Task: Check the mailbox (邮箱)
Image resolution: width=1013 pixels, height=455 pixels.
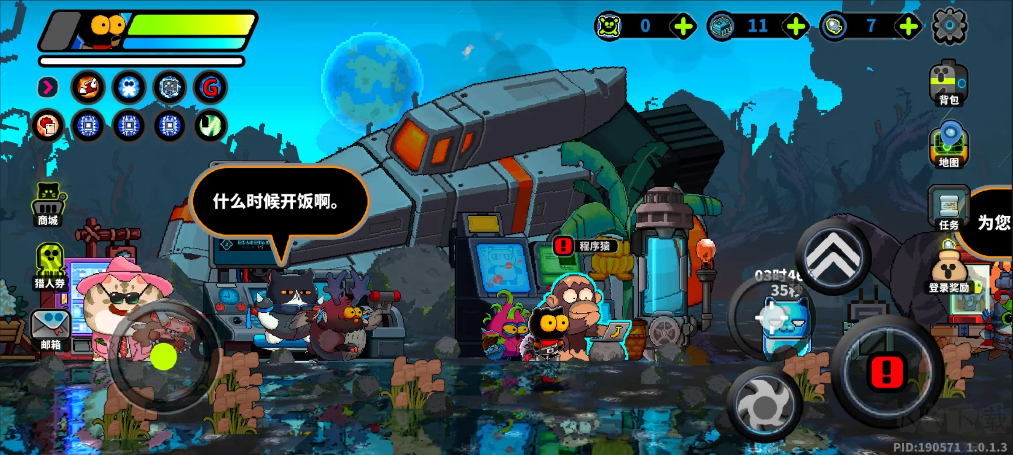Action: (x=49, y=327)
